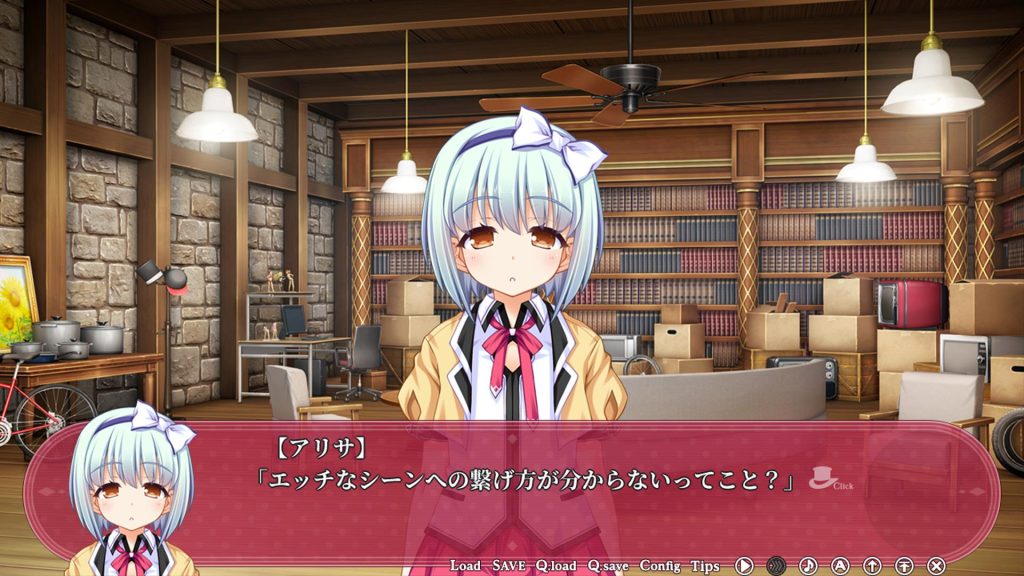Start auto-play with the play triangle icon
This screenshot has width=1024, height=576.
[x=744, y=566]
